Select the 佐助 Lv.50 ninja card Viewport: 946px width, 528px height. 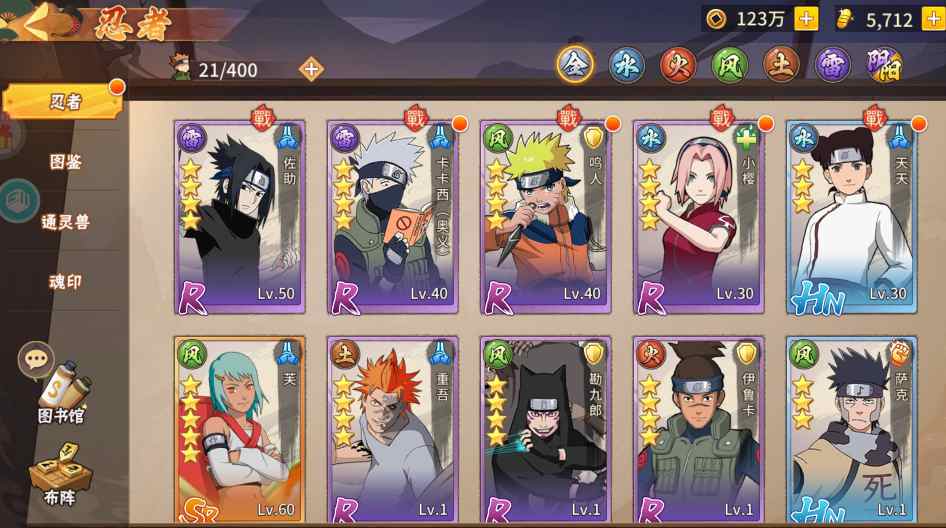pos(239,218)
